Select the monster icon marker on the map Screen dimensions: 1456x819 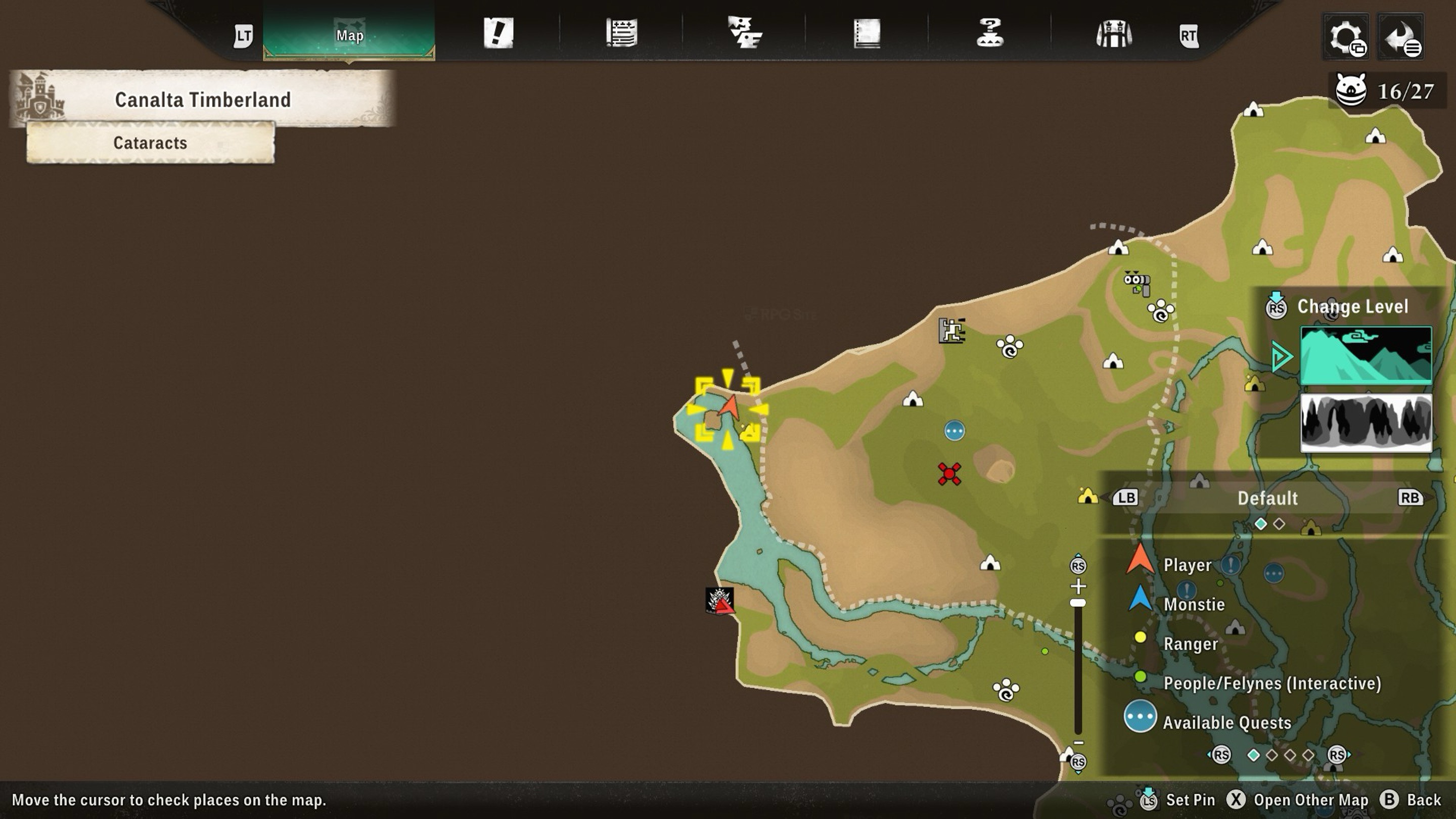click(719, 600)
